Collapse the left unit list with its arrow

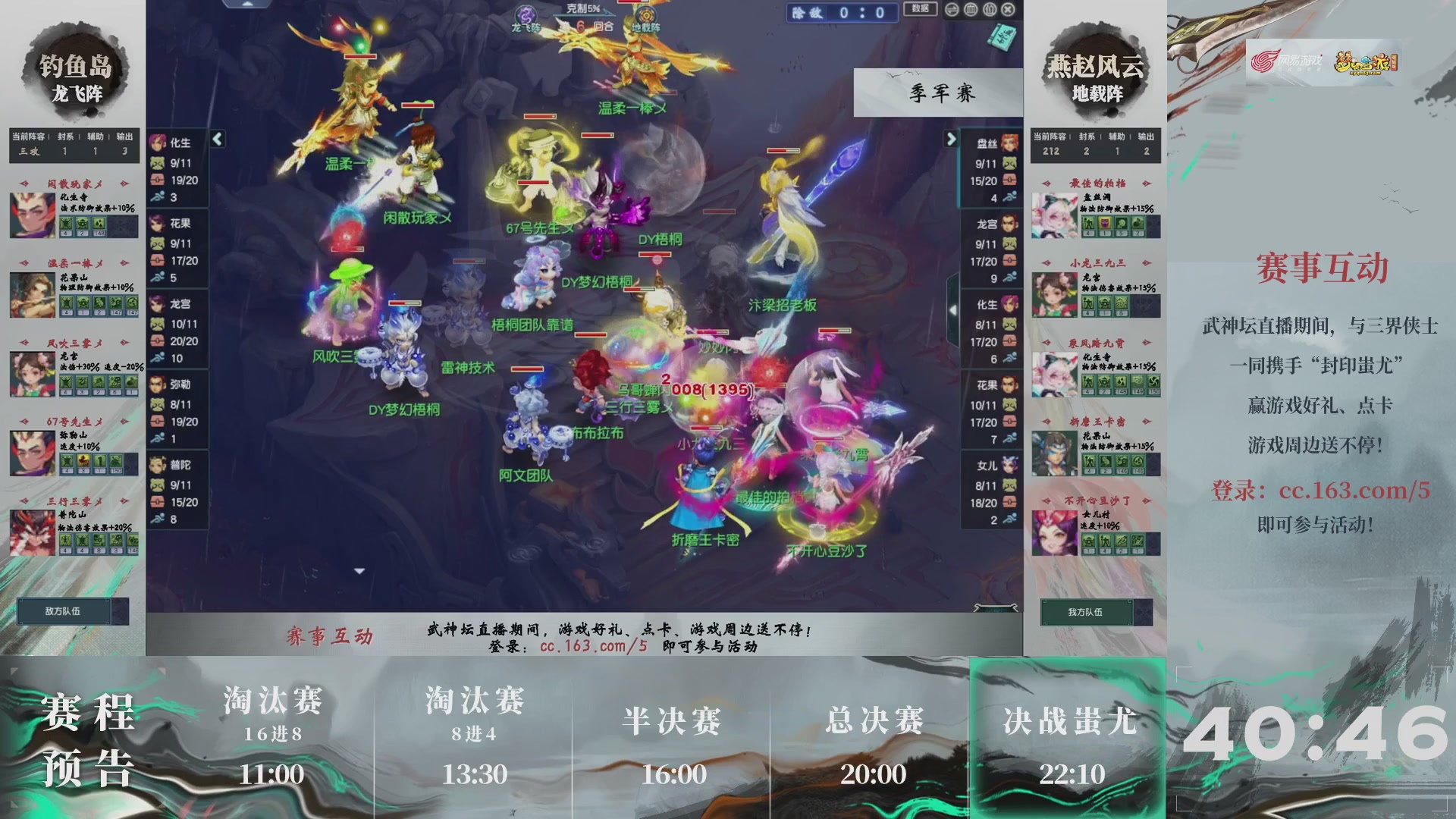(218, 140)
